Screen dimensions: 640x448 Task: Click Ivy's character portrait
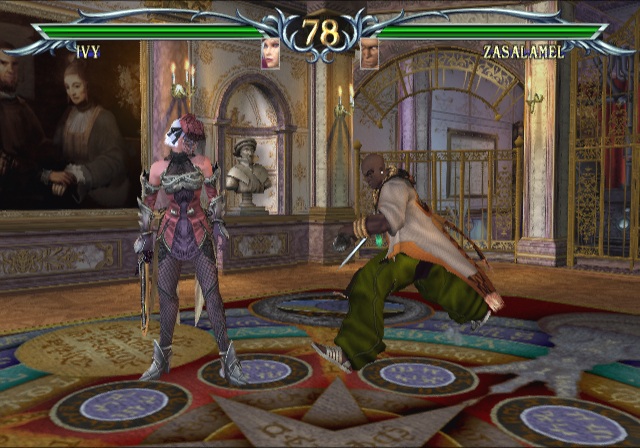(x=271, y=54)
